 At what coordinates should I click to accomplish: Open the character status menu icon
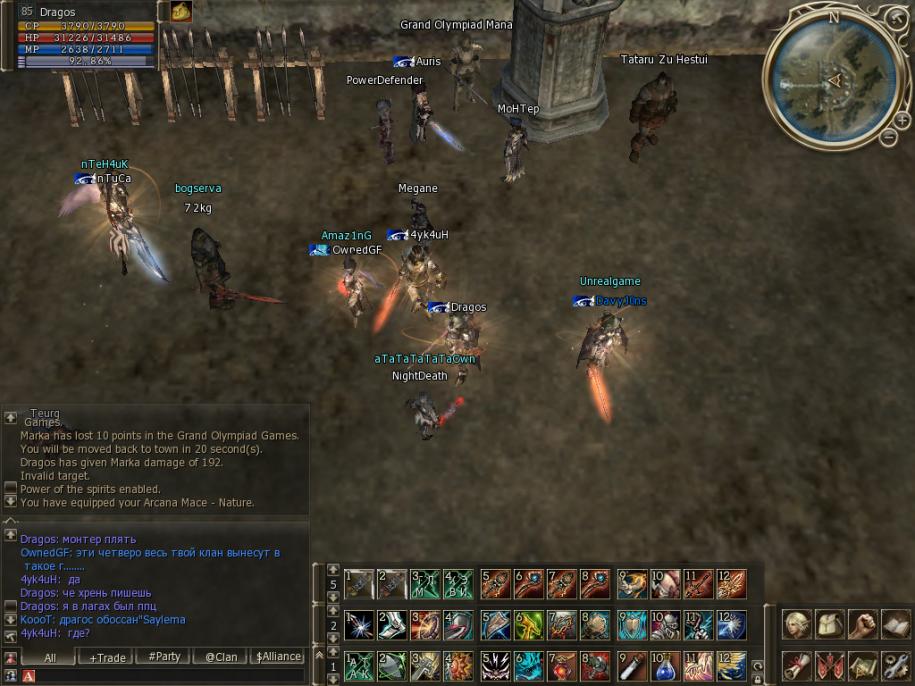coord(797,625)
